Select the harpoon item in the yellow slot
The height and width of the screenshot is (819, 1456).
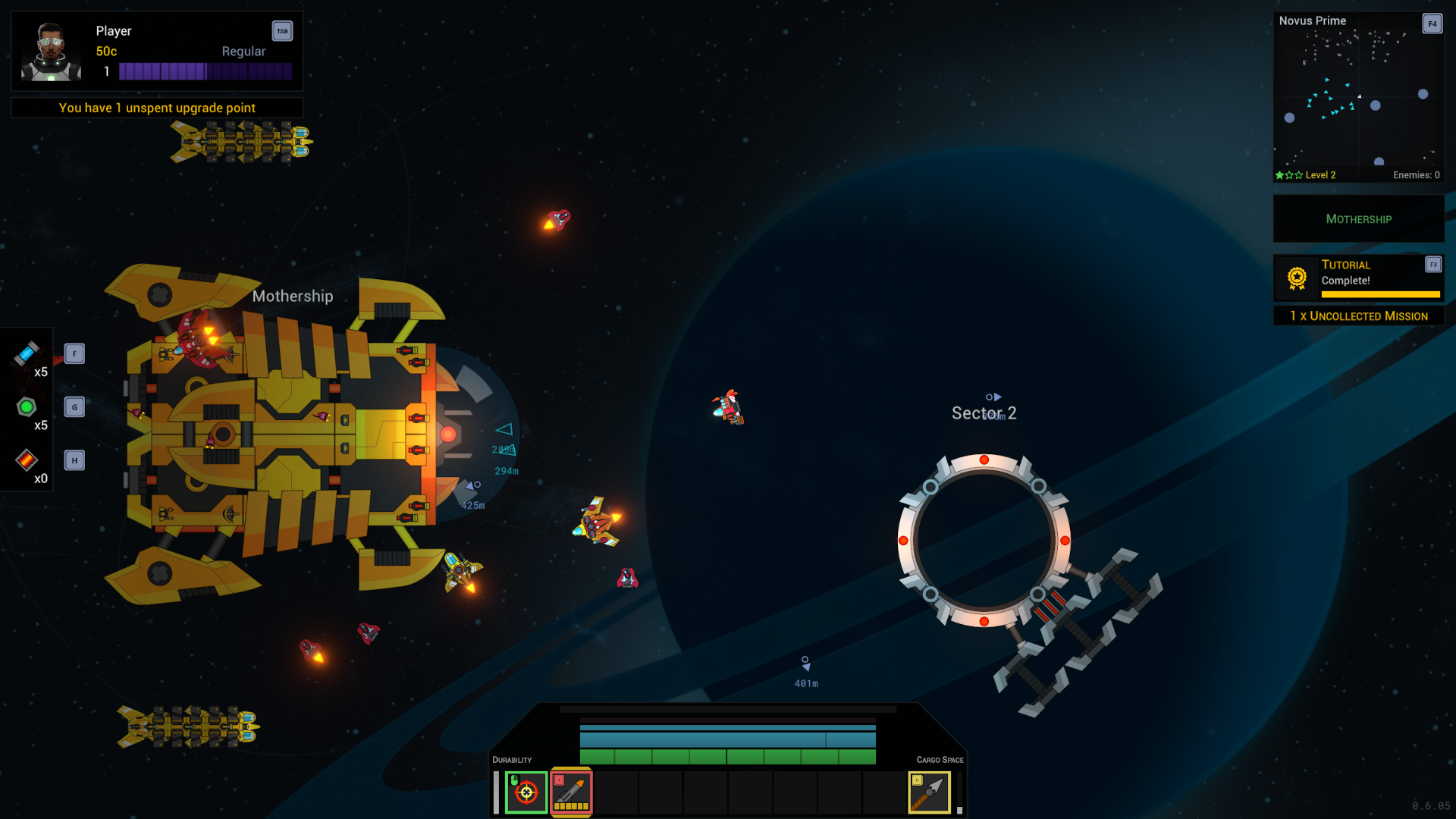pos(929,792)
